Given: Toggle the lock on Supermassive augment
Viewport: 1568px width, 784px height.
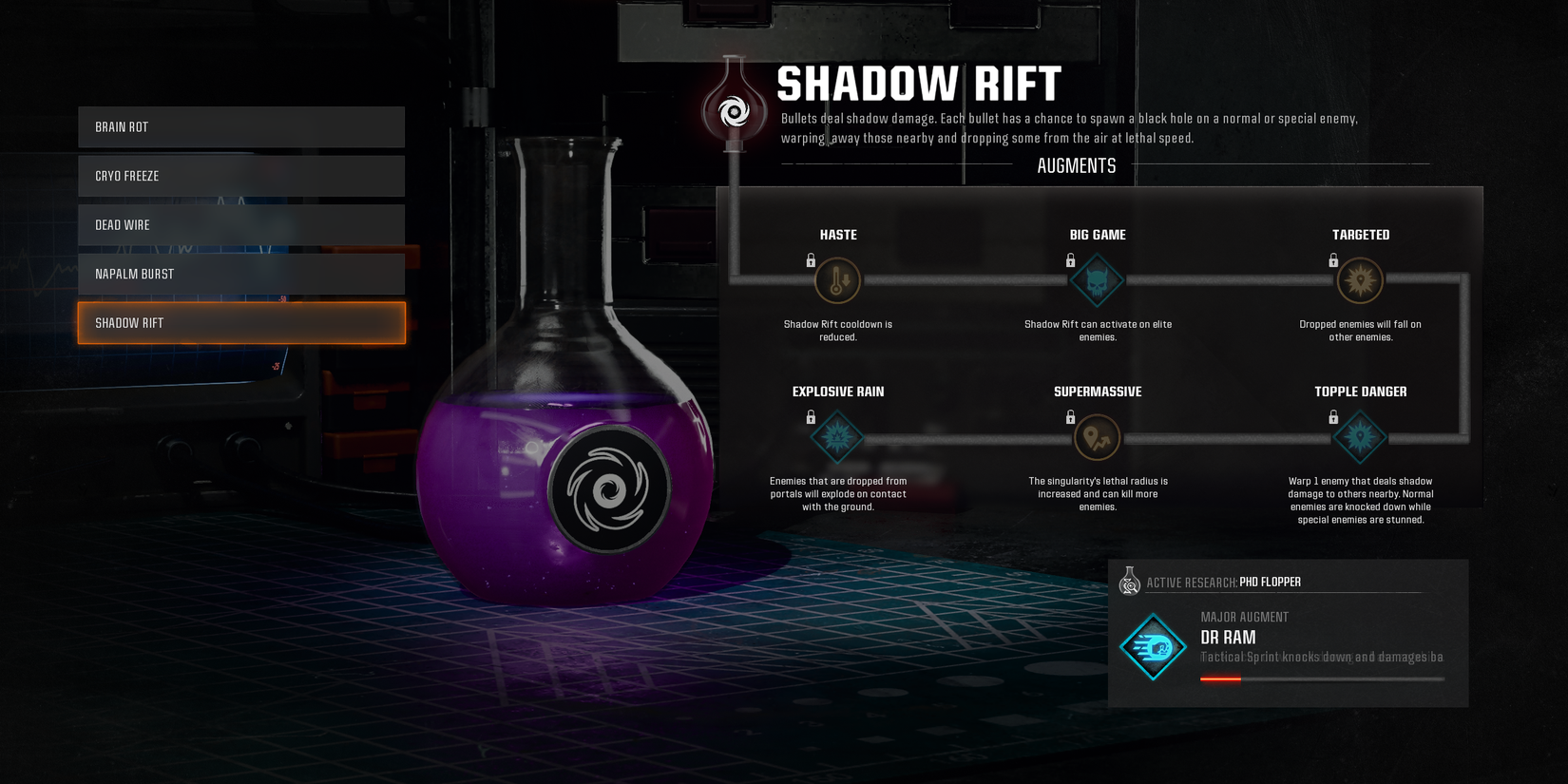Looking at the screenshot, I should [1071, 416].
